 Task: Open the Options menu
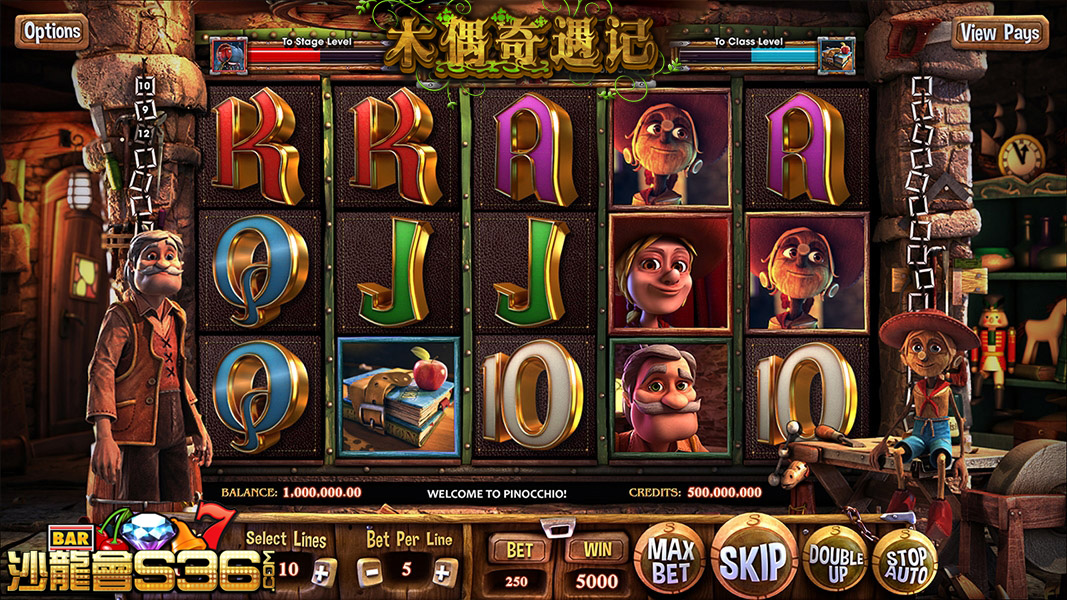click(52, 32)
